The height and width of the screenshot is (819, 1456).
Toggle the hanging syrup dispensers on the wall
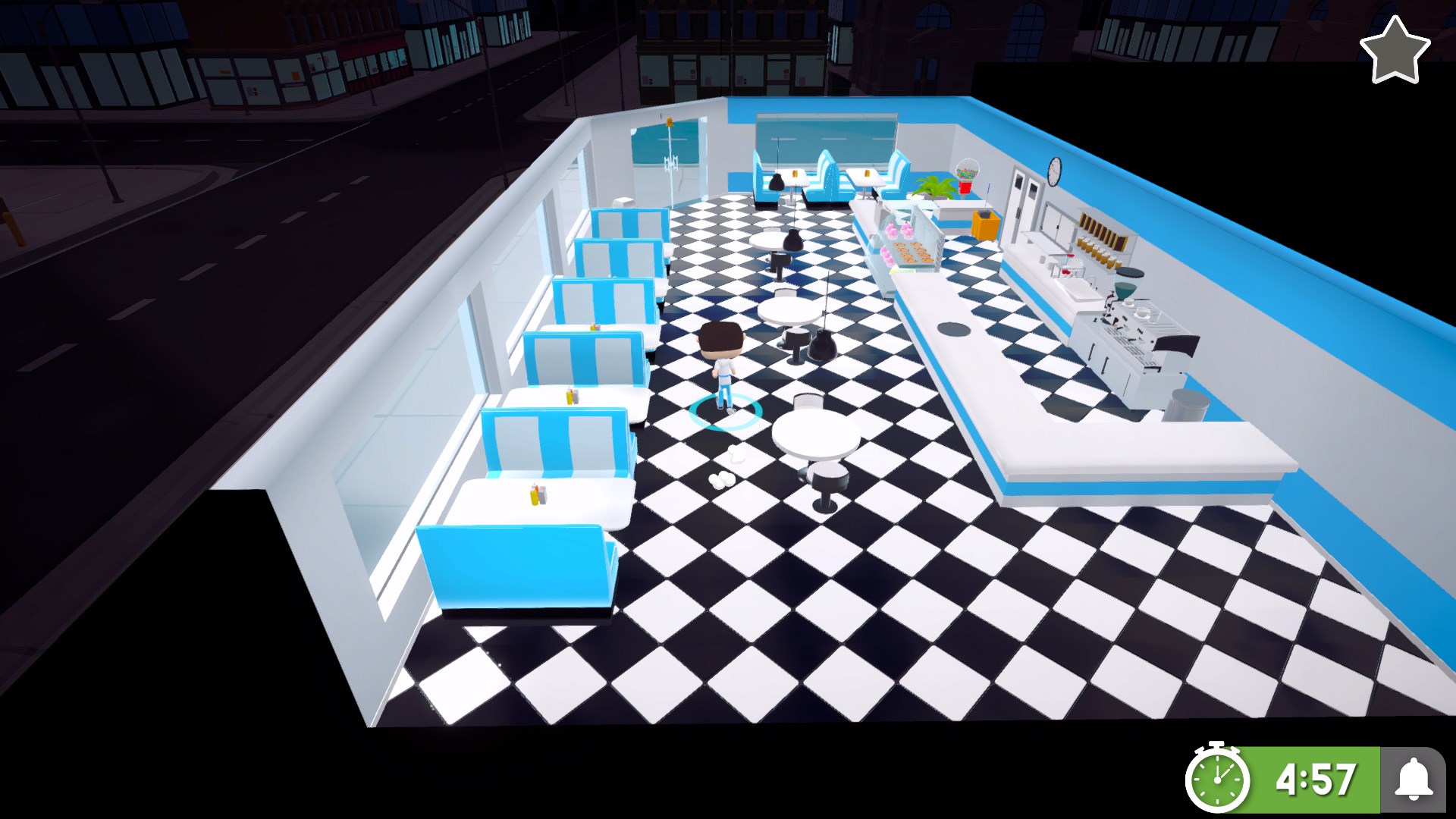[1100, 231]
